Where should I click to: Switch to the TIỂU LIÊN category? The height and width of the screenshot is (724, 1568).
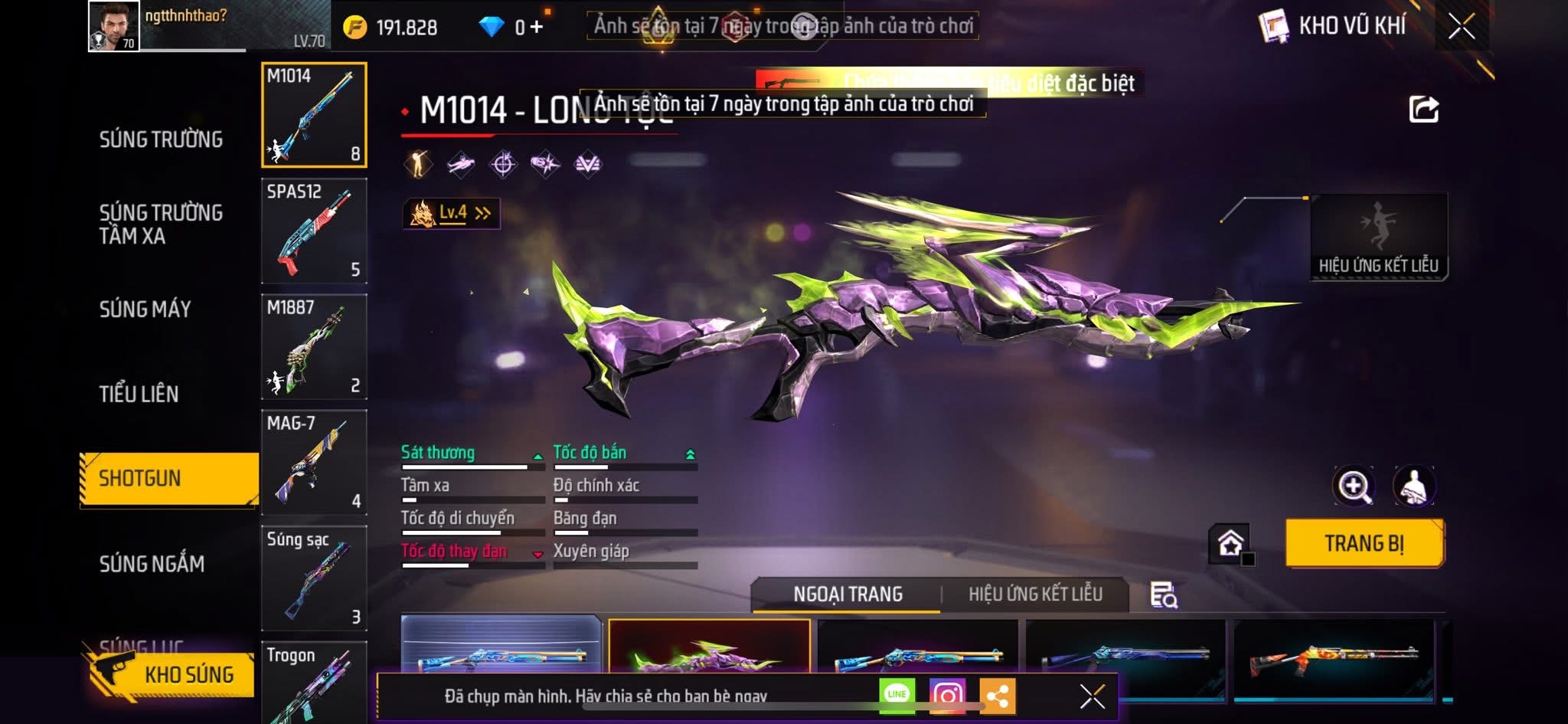[139, 394]
